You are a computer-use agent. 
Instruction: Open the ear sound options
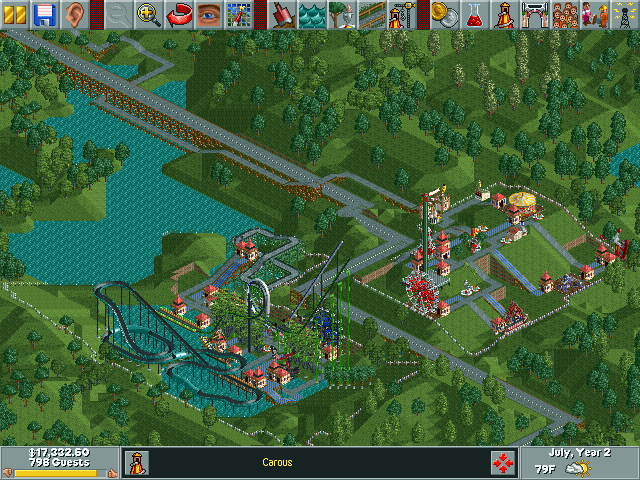coord(73,14)
